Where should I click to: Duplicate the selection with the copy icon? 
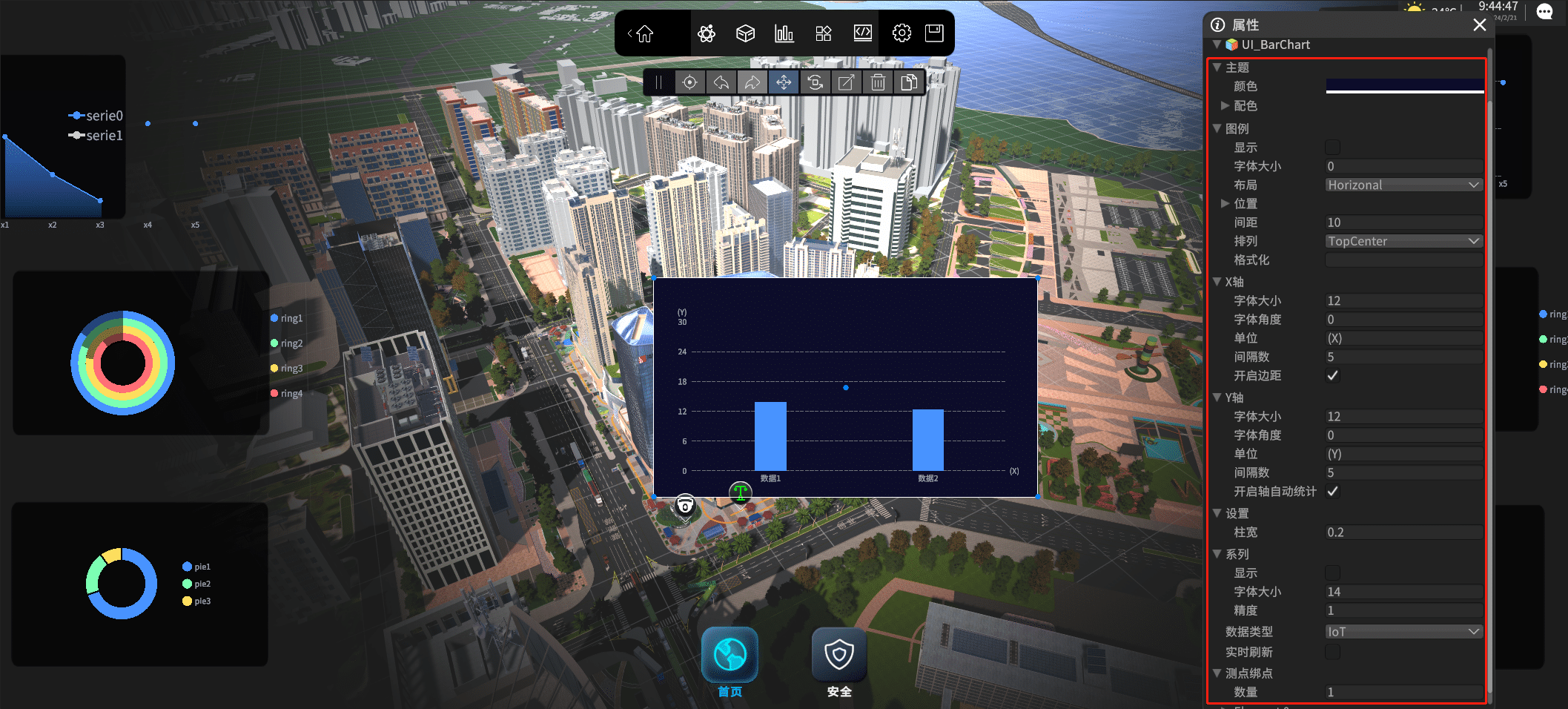(909, 82)
